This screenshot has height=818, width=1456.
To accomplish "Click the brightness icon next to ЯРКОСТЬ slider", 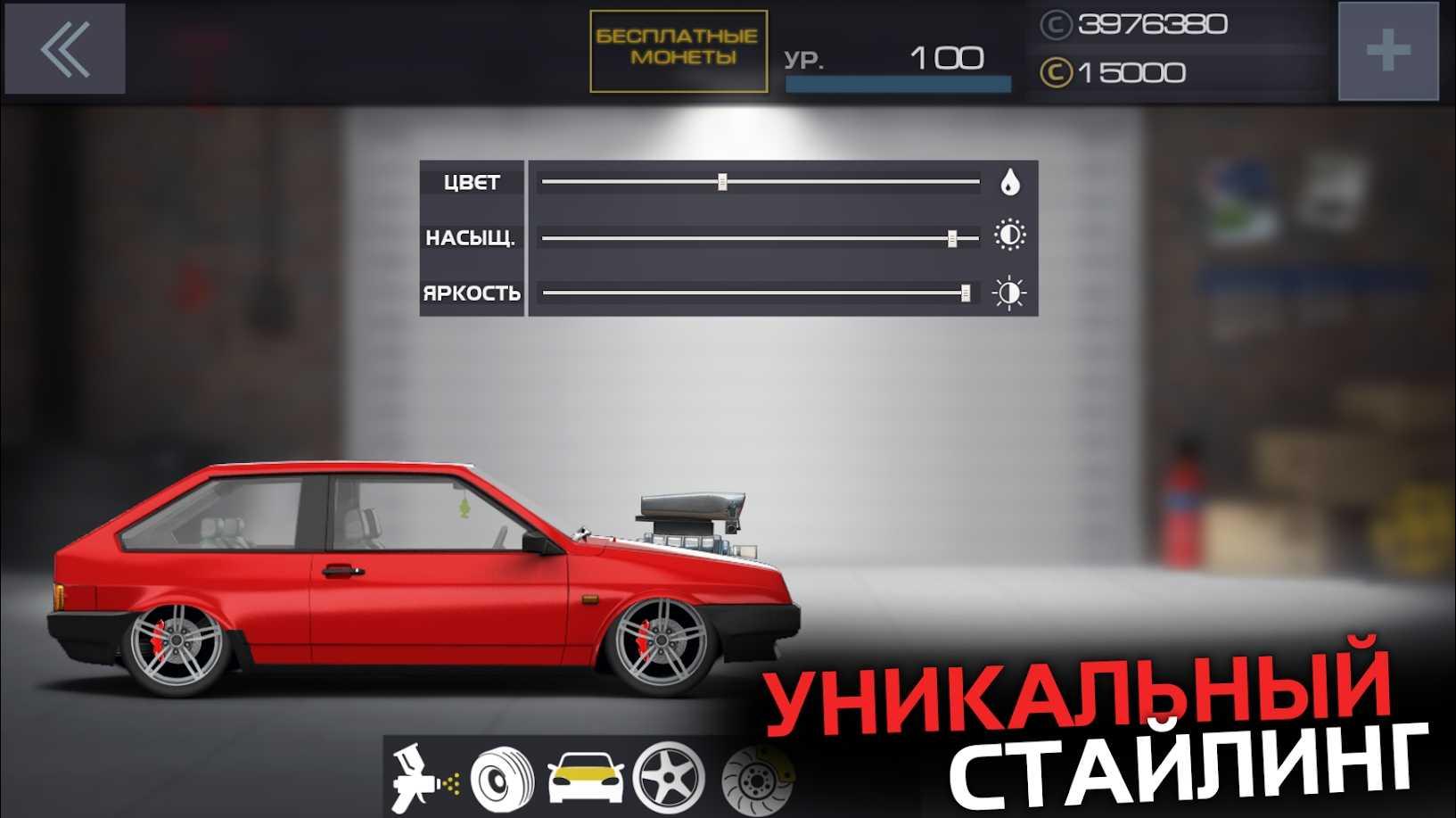I will 1011,291.
